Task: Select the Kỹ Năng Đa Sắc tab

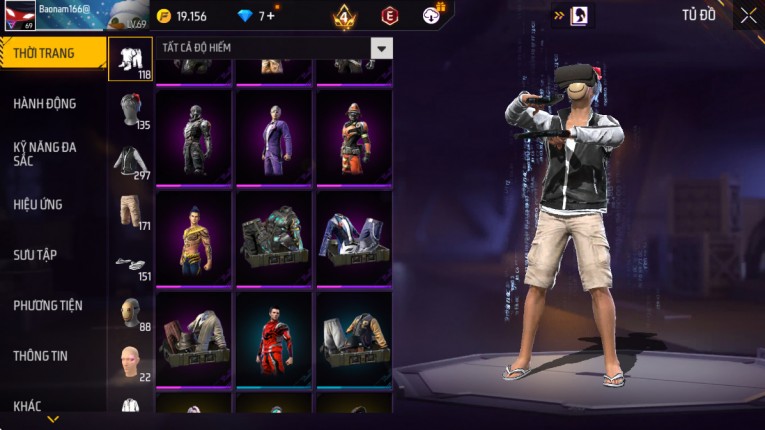Action: (x=45, y=153)
